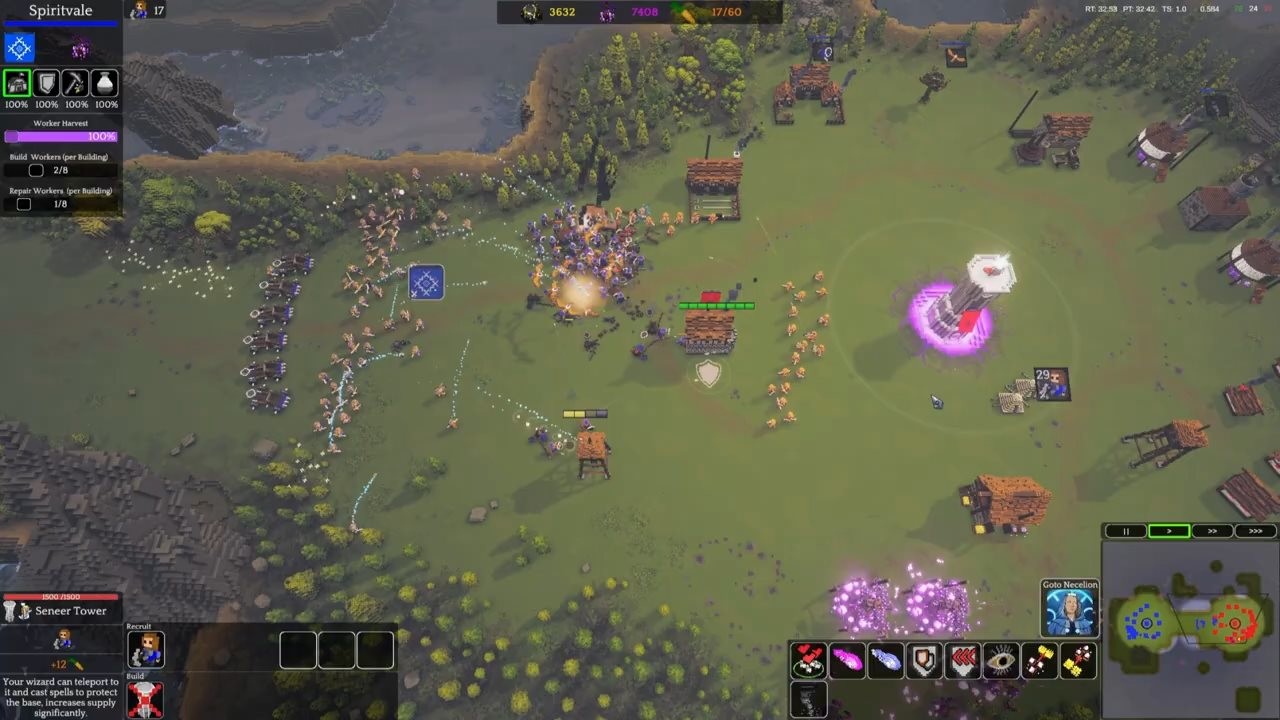This screenshot has width=1280, height=720.
Task: Click the heal hearts ability icon
Action: tap(810, 660)
